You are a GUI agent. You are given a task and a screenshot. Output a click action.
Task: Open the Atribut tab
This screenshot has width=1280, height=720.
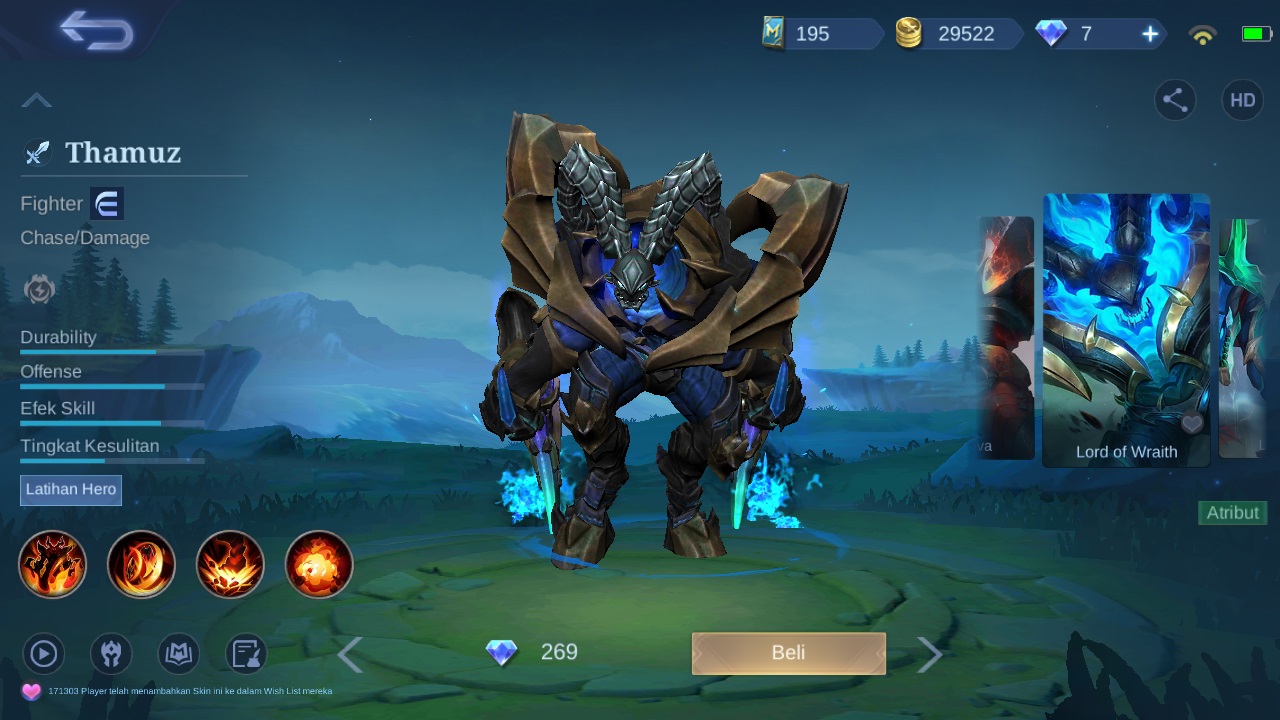1232,512
